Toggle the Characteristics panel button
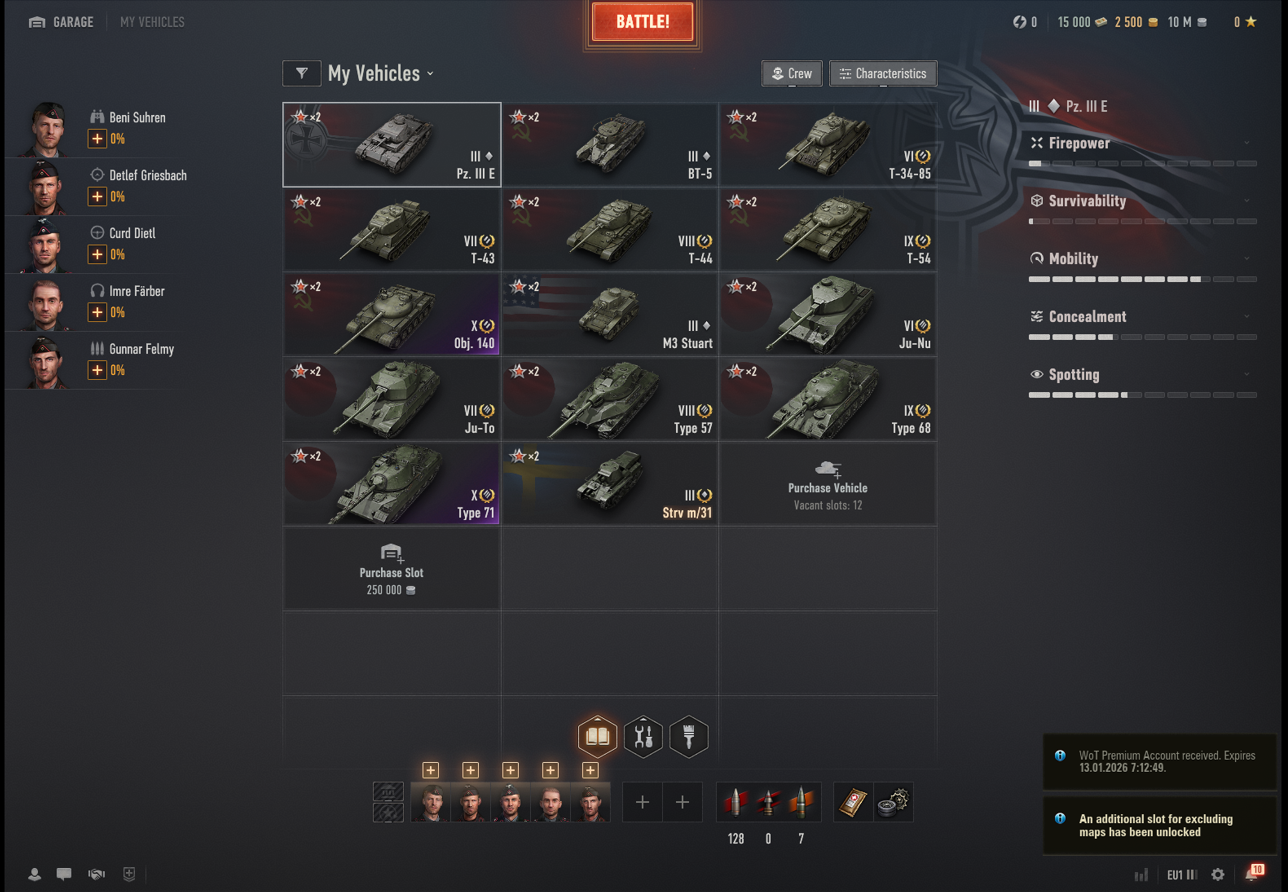Image resolution: width=1288 pixels, height=892 pixels. [x=882, y=74]
